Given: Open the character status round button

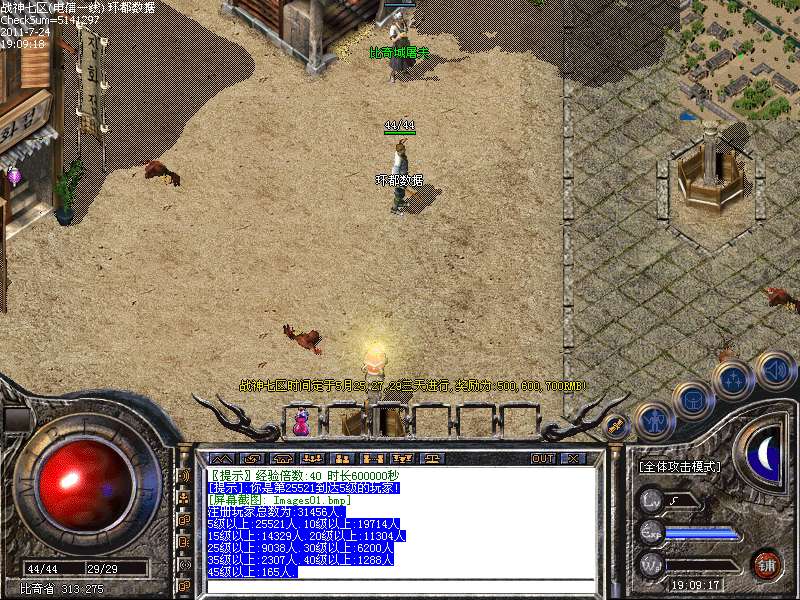Looking at the screenshot, I should (656, 421).
